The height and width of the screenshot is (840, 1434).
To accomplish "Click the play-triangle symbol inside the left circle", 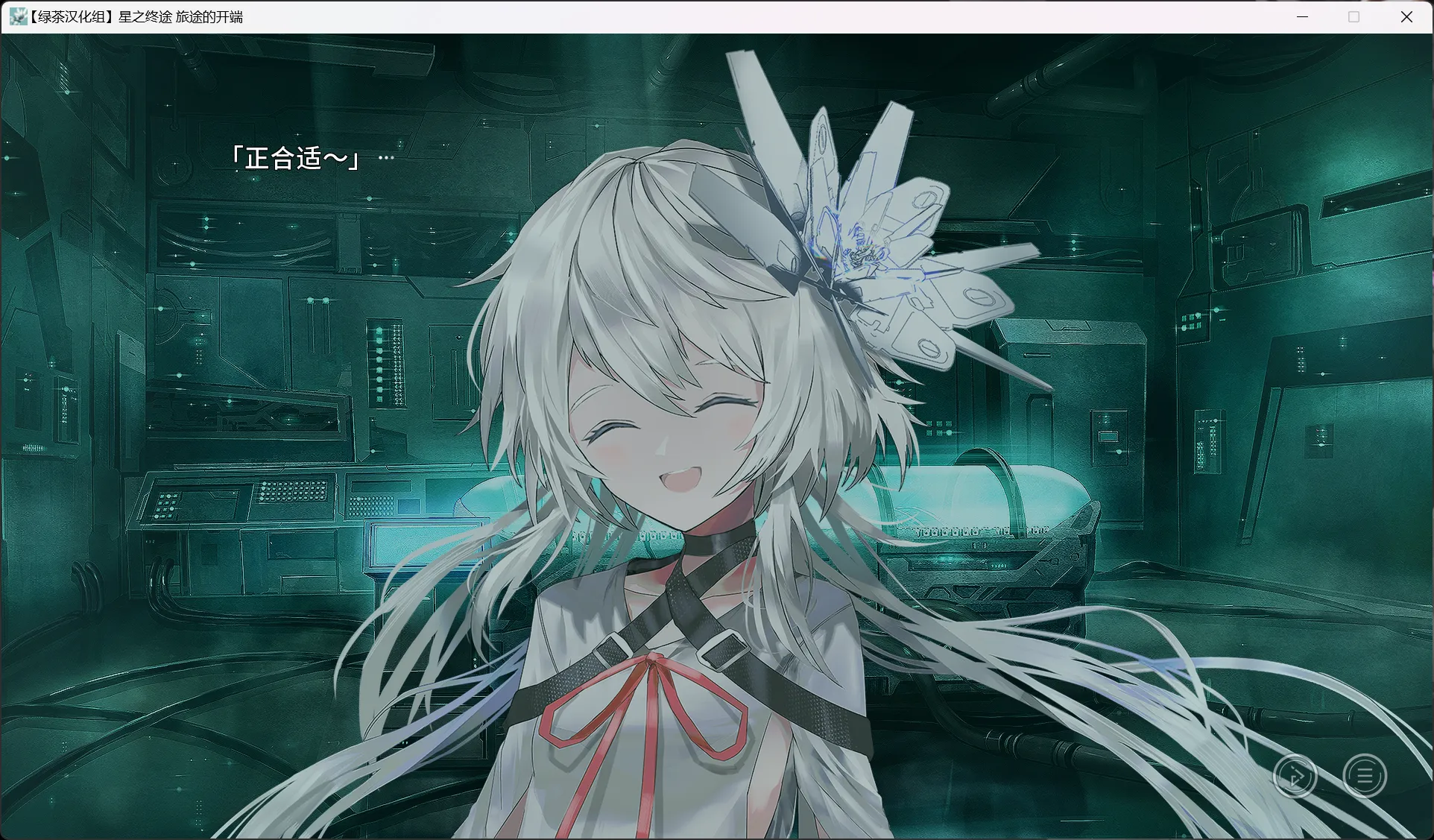I will [1296, 776].
